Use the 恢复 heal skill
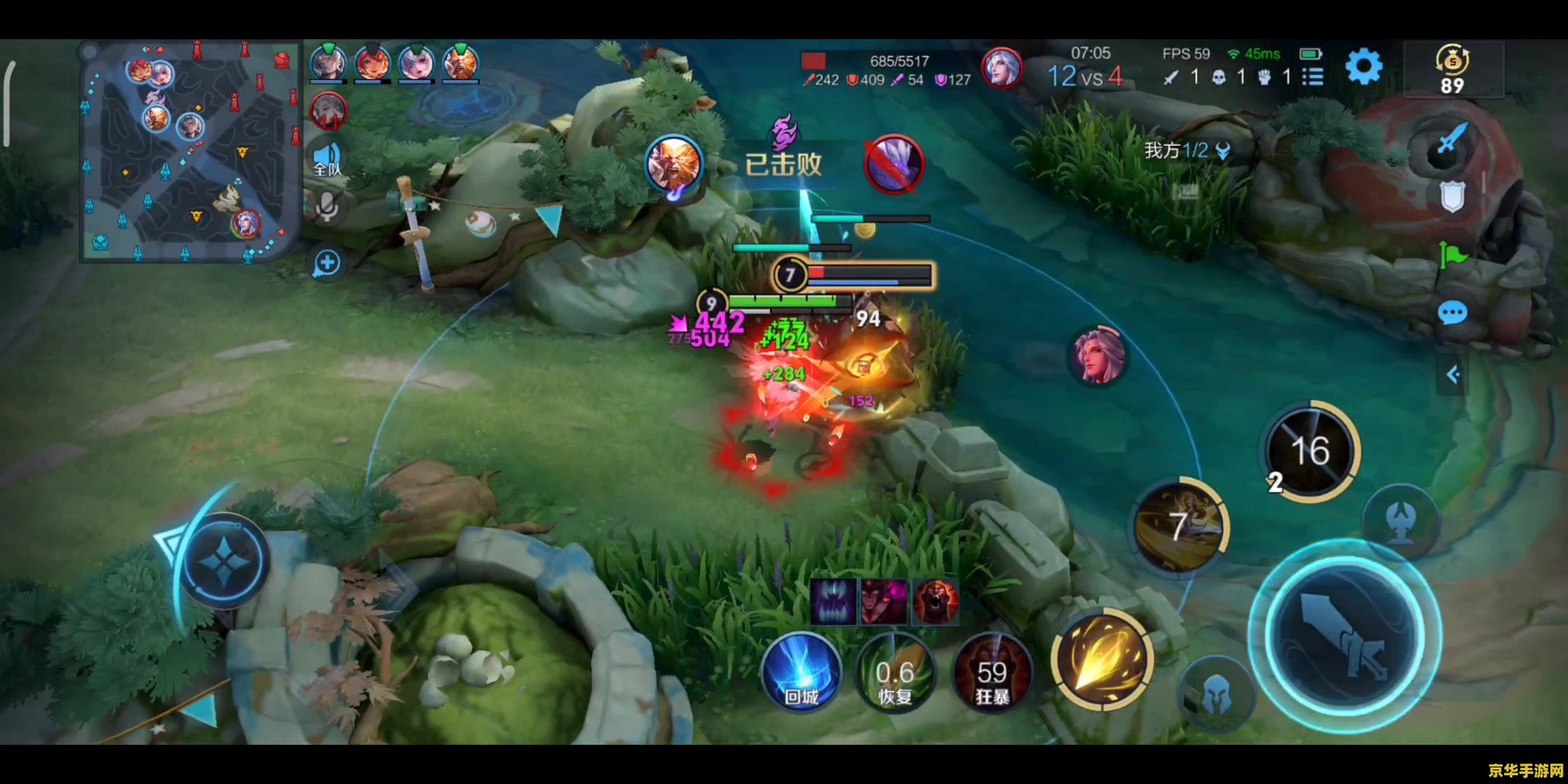Screen dimensions: 1568x784 point(895,671)
